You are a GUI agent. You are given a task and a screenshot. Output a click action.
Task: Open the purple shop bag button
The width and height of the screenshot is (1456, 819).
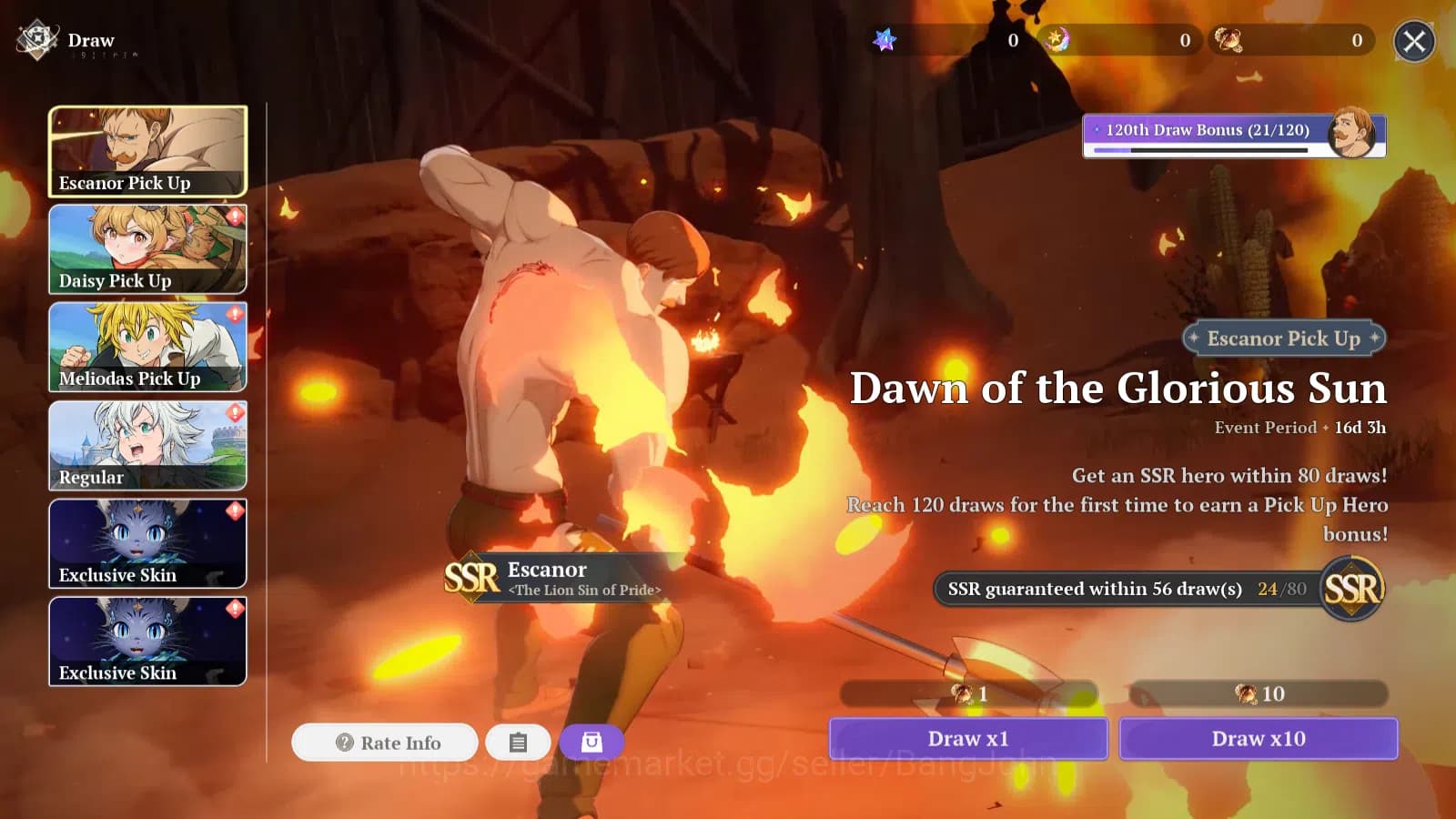(591, 743)
